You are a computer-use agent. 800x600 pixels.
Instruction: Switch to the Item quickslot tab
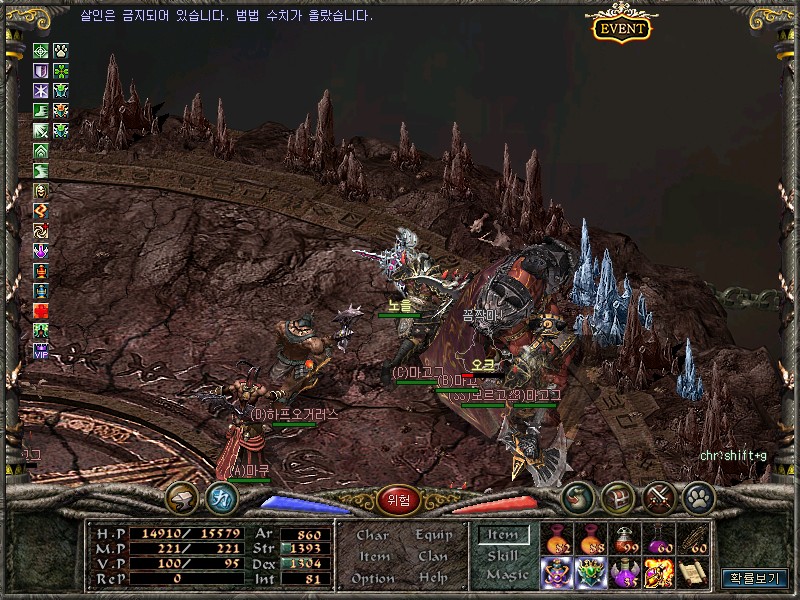pyautogui.click(x=504, y=535)
